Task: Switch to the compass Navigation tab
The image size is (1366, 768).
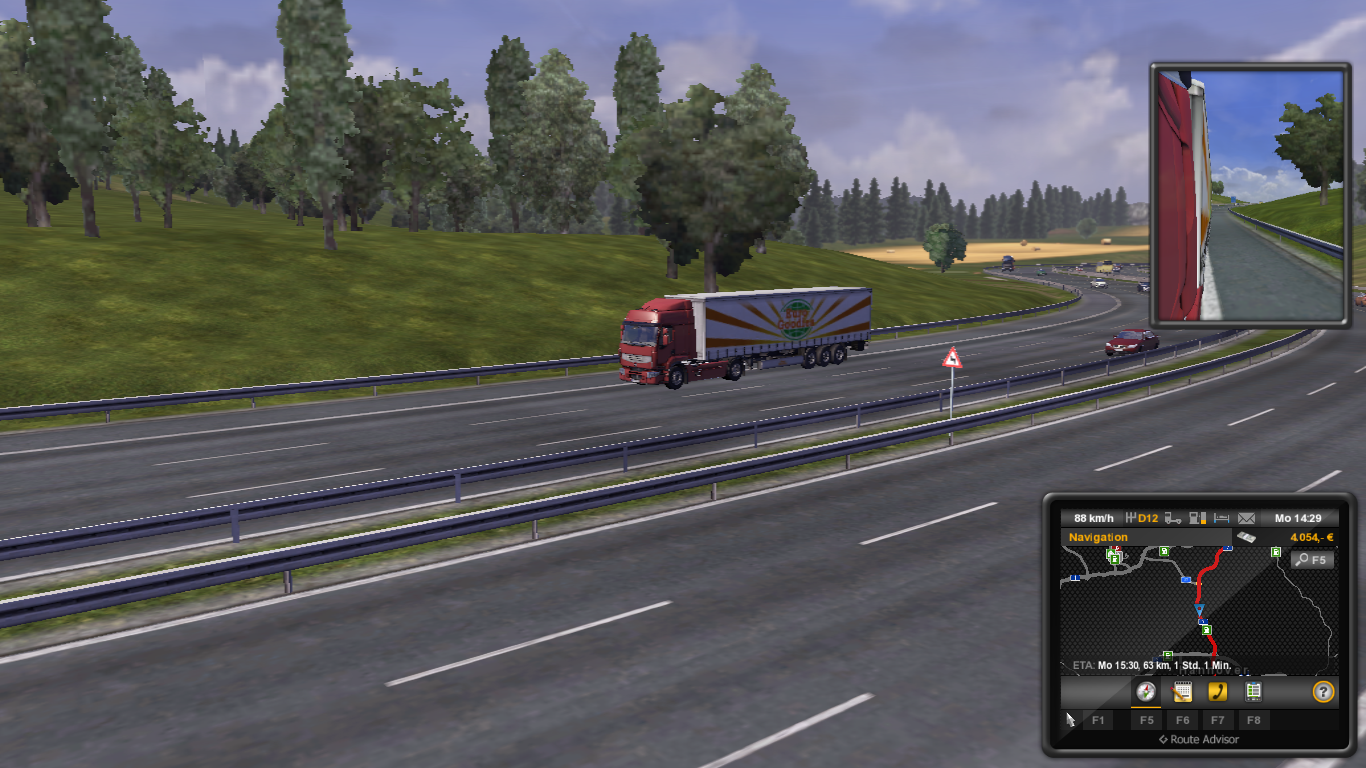Action: pyautogui.click(x=1146, y=691)
